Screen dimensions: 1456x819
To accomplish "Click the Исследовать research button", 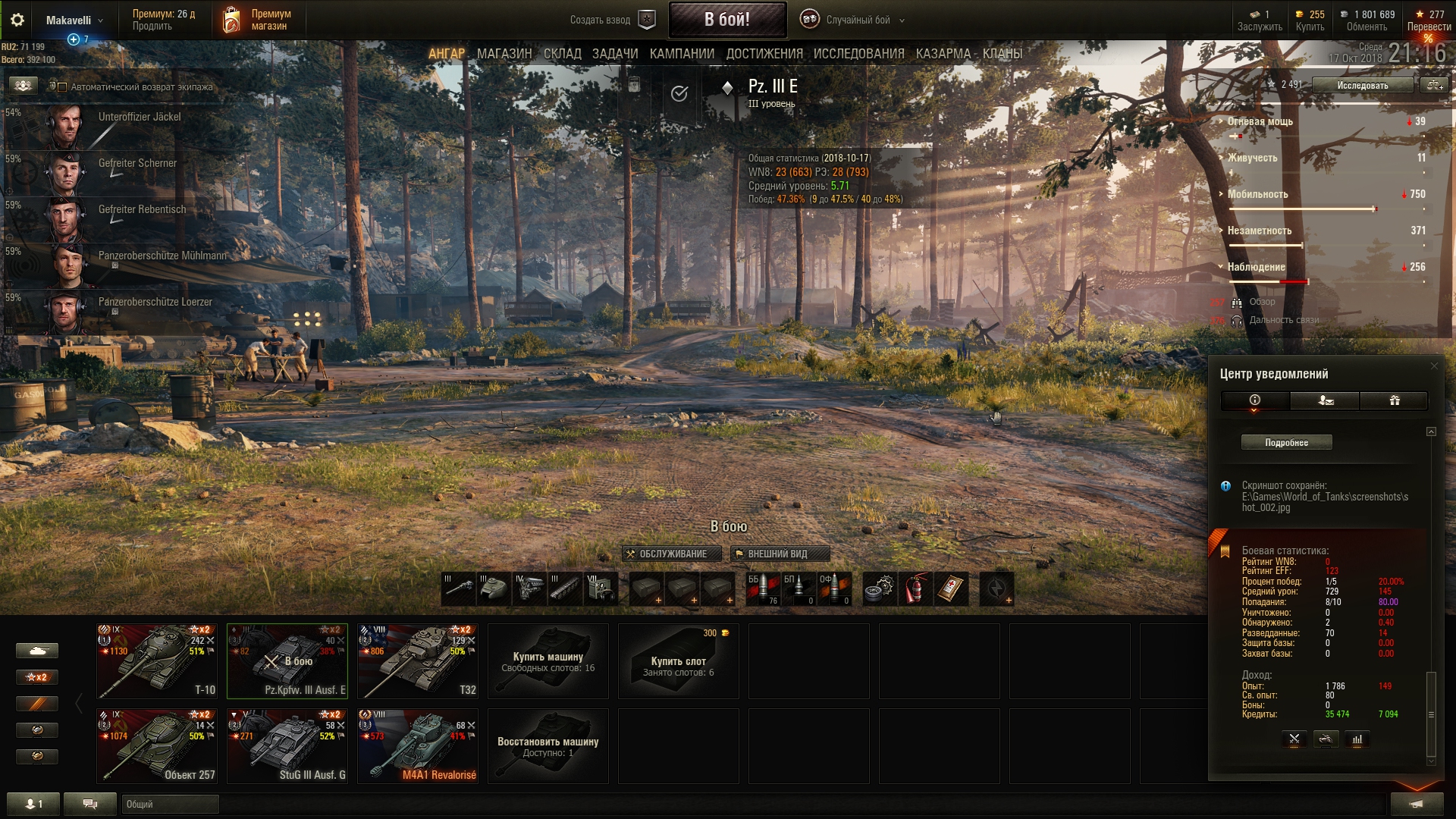I will (x=1362, y=86).
